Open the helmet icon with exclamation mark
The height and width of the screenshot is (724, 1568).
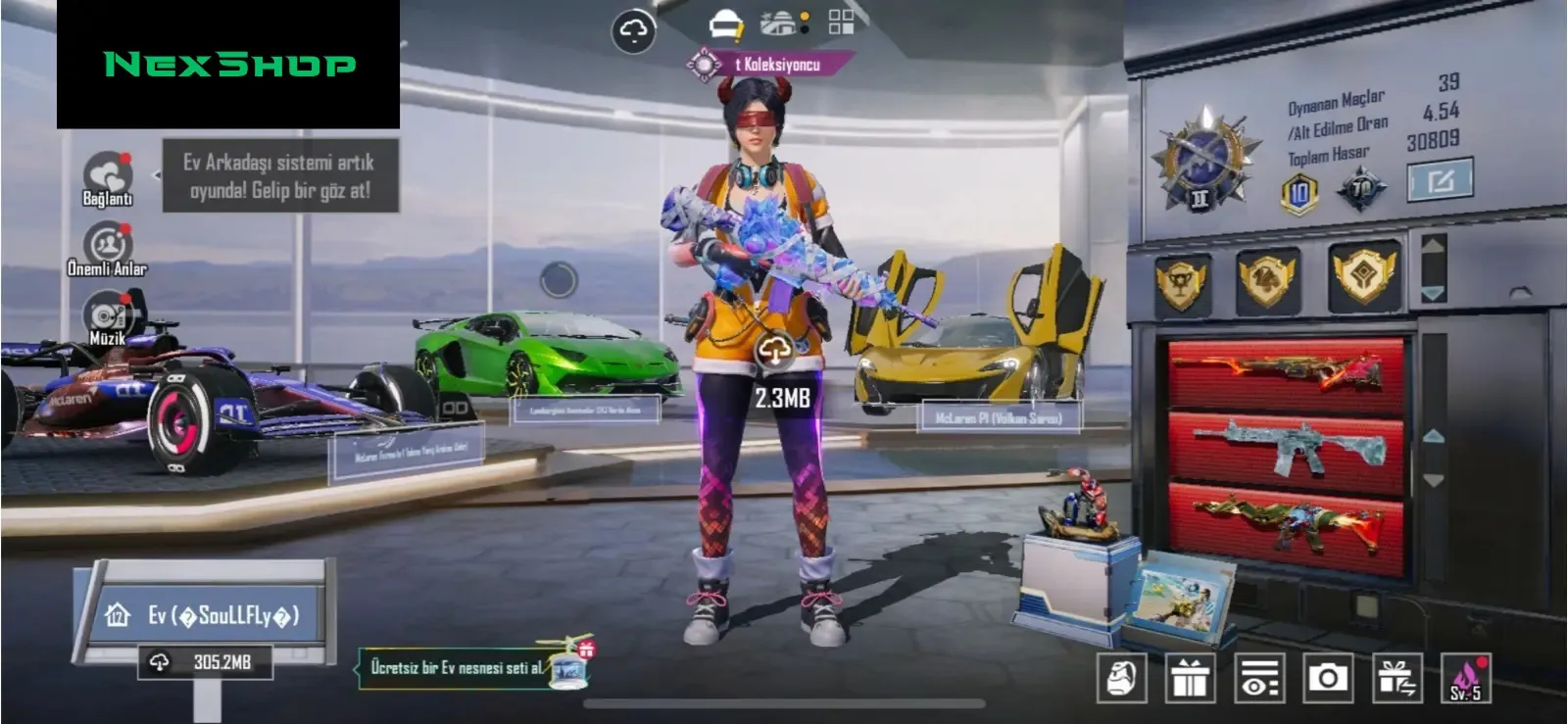point(725,24)
